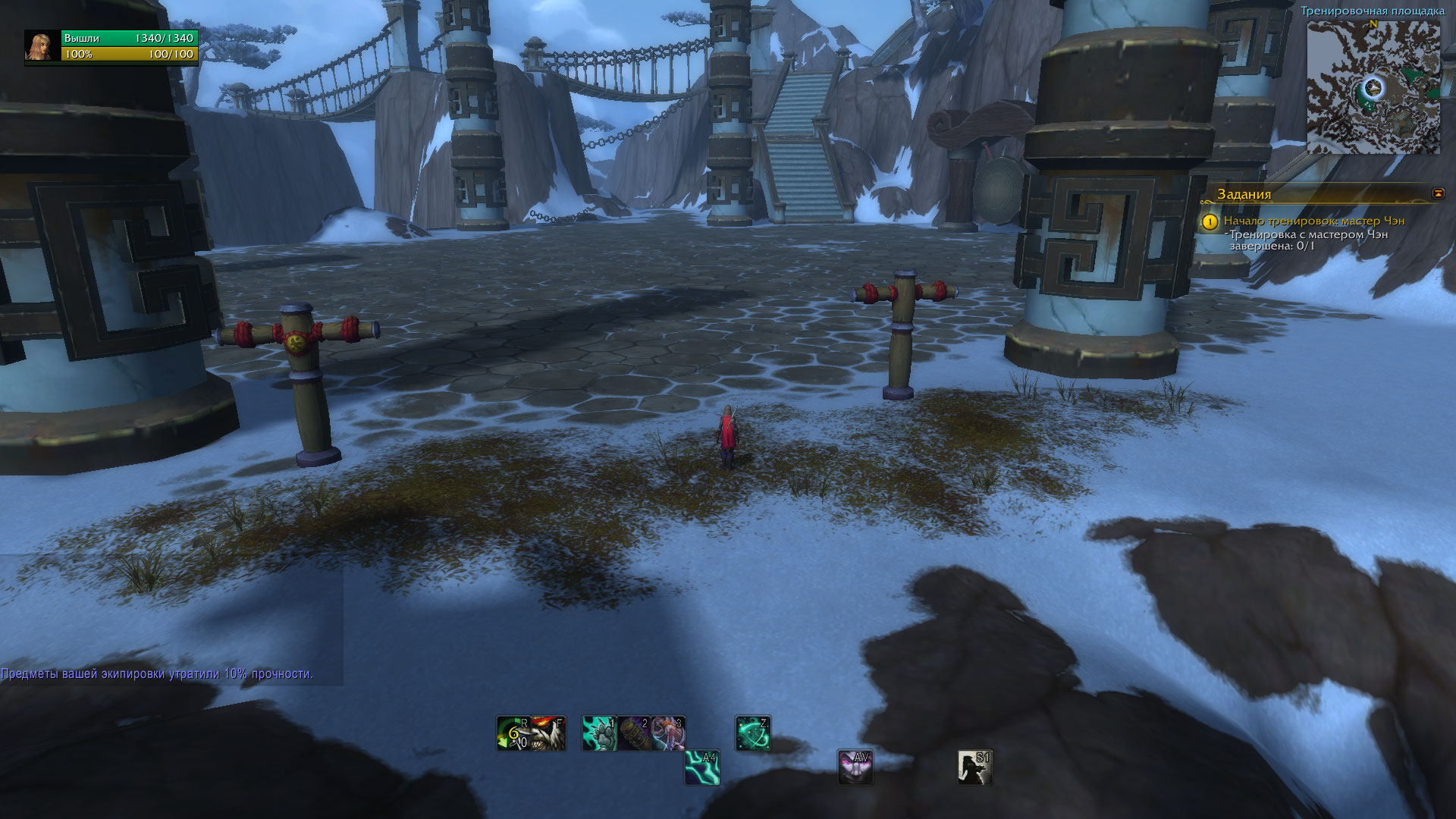Cast the teal lightning ability marked A4
1456x819 pixels.
click(x=701, y=767)
